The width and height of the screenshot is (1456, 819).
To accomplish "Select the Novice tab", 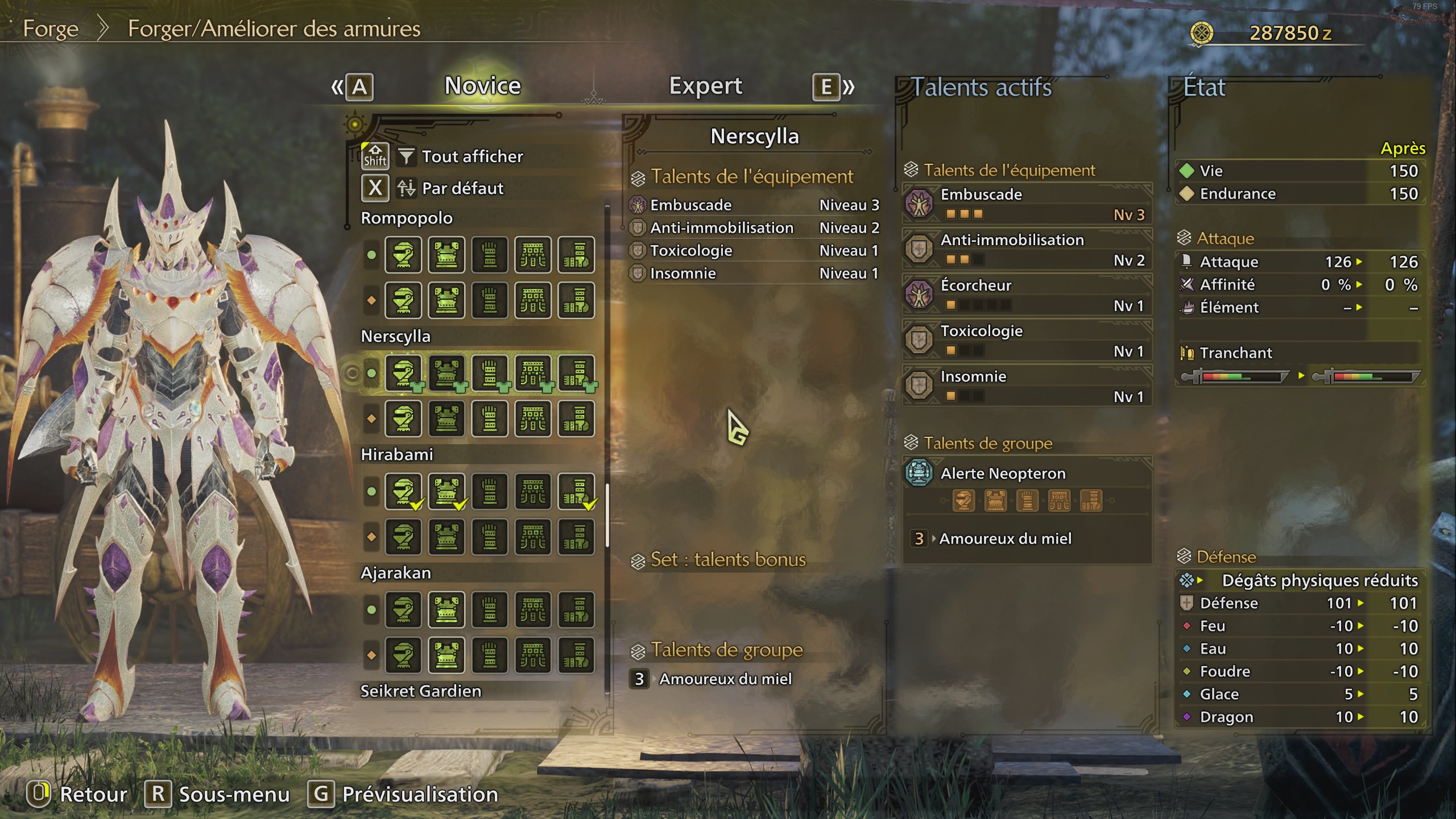I will point(482,85).
